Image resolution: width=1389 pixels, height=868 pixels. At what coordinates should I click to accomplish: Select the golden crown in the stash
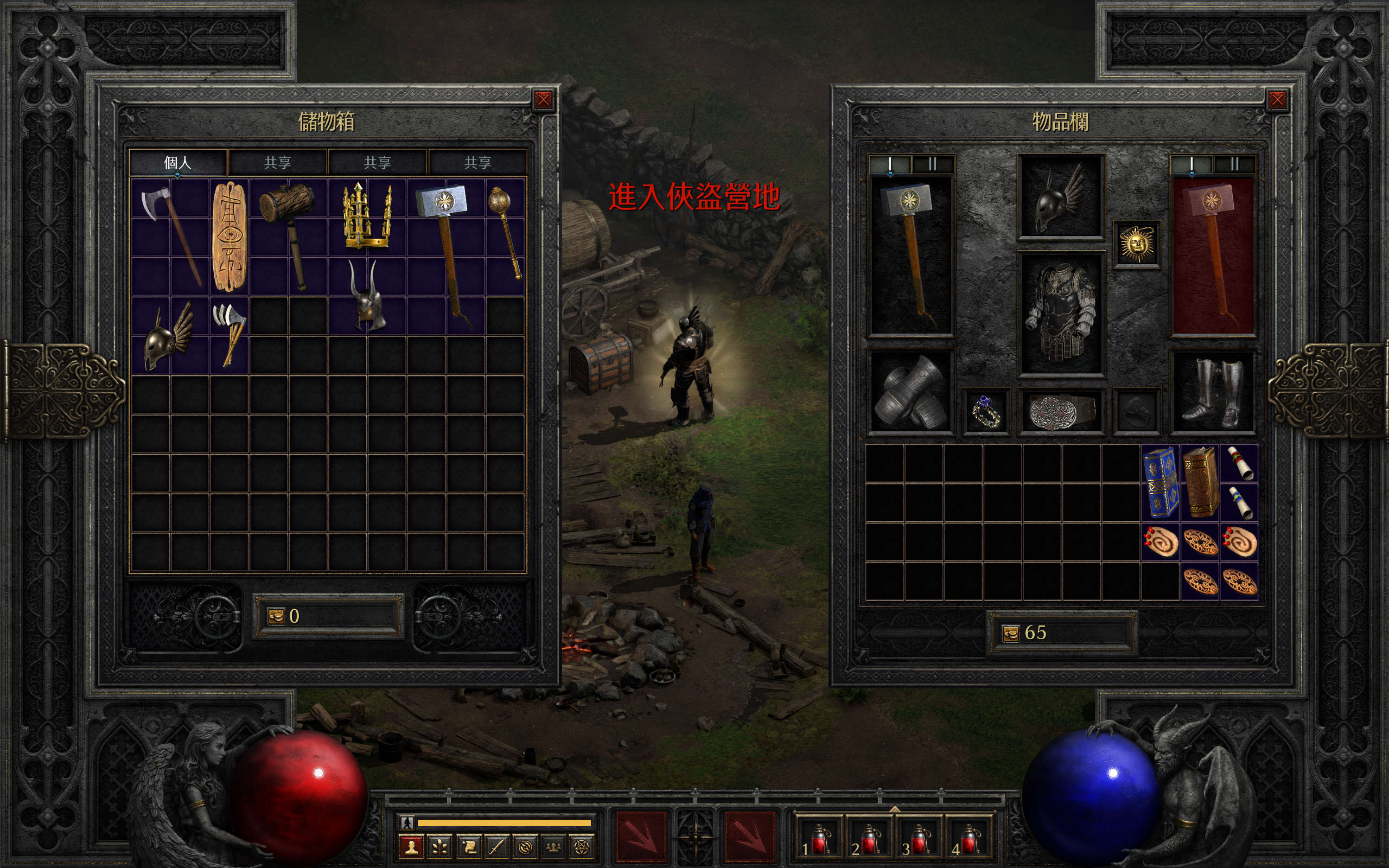[367, 217]
